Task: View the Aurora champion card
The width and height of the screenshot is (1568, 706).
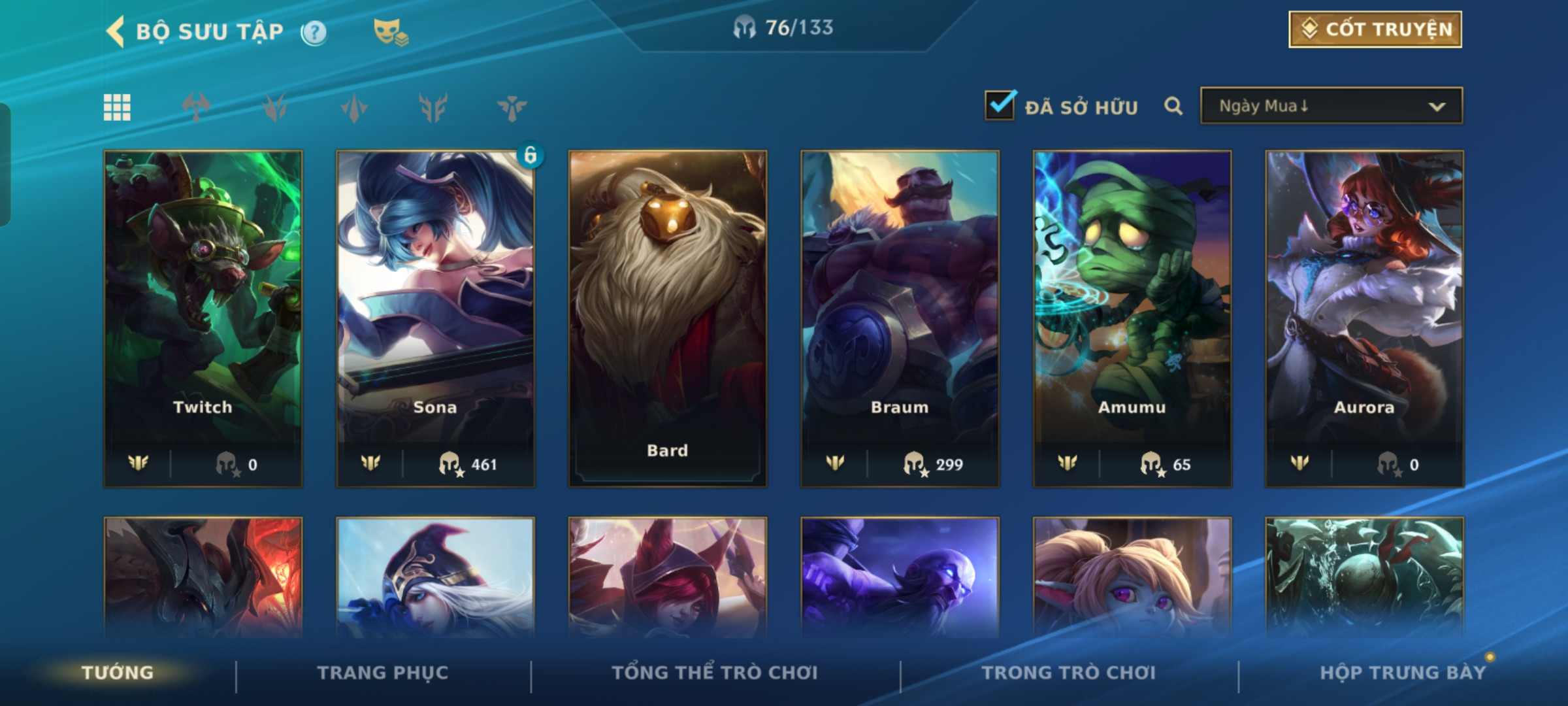Action: [x=1364, y=318]
